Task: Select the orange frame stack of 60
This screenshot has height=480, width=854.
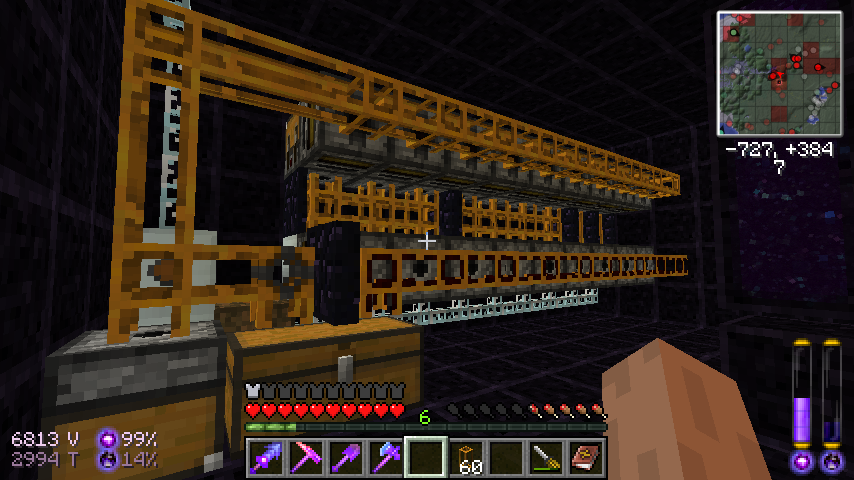Action: click(x=466, y=458)
